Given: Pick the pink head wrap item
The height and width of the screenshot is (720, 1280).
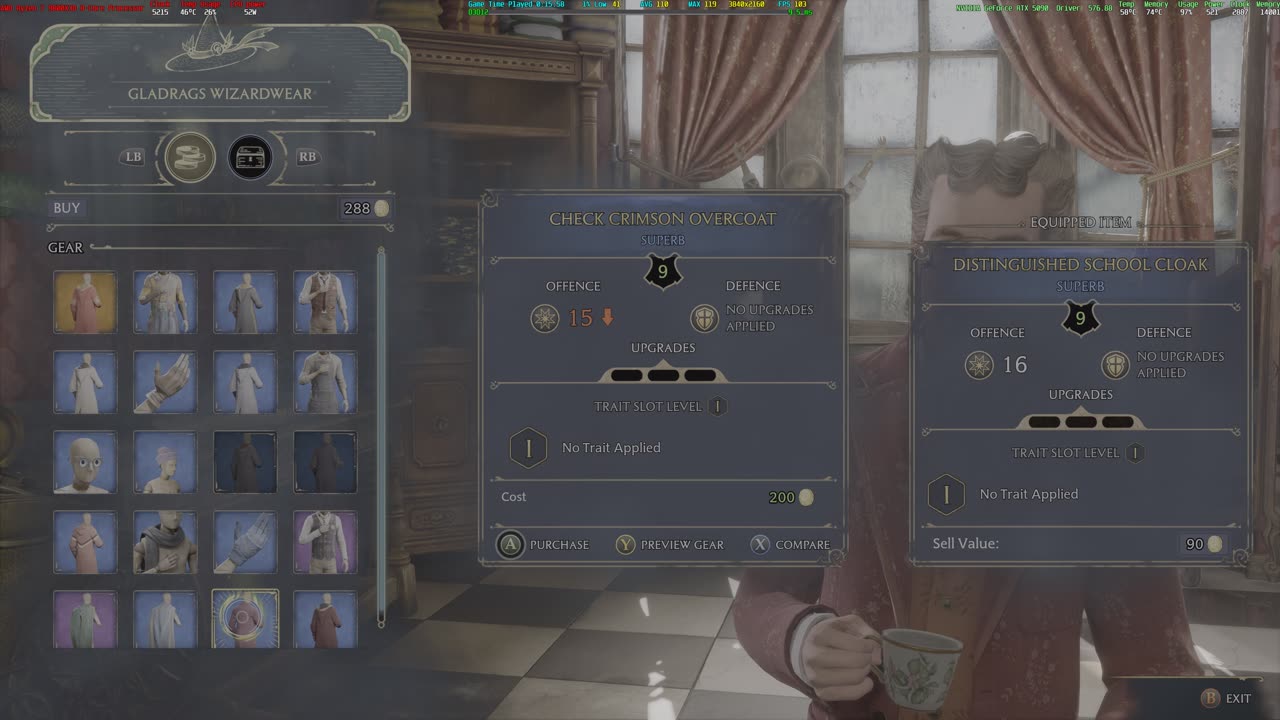Looking at the screenshot, I should [x=165, y=462].
